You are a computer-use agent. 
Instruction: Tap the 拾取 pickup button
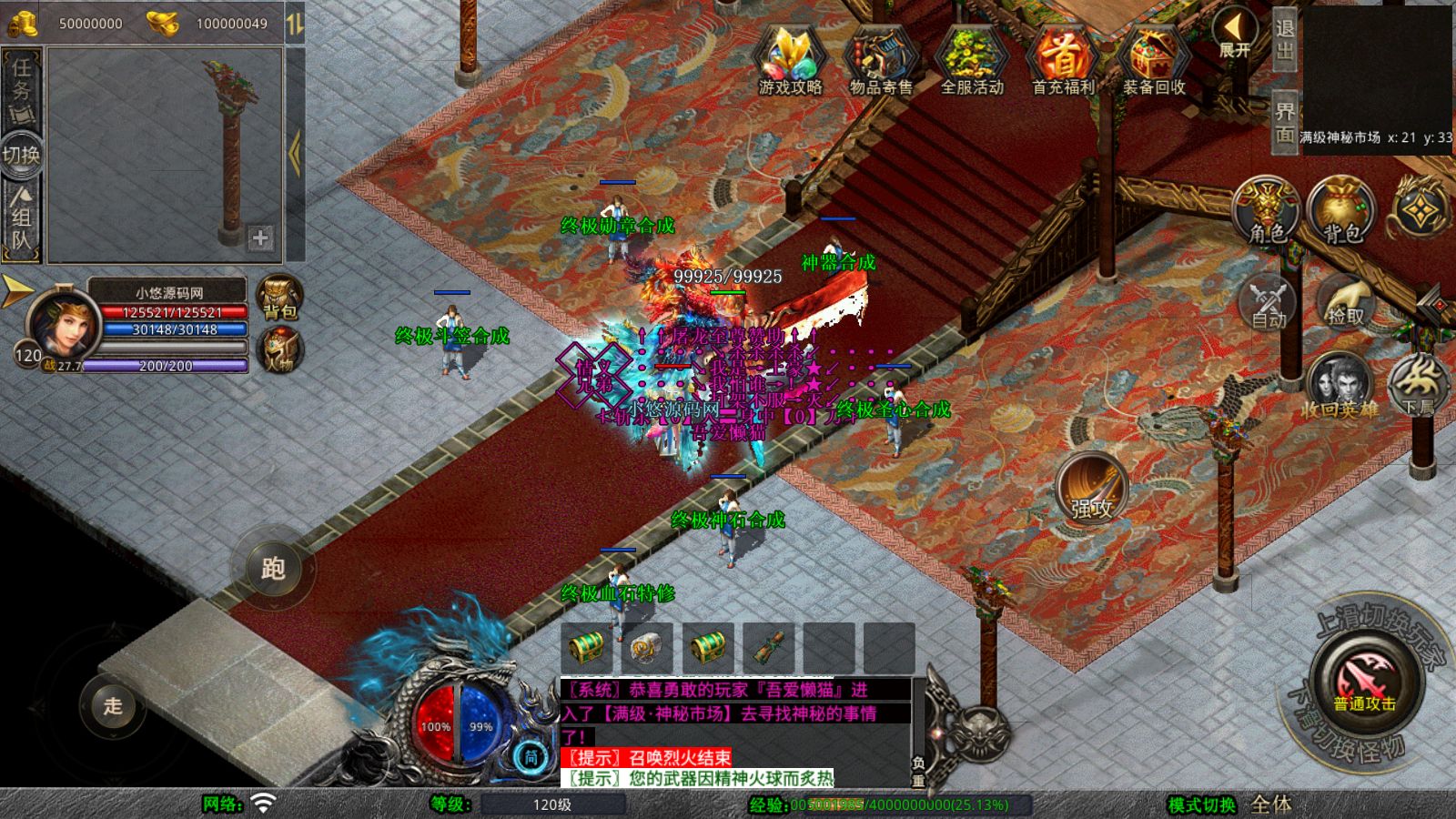[x=1345, y=301]
